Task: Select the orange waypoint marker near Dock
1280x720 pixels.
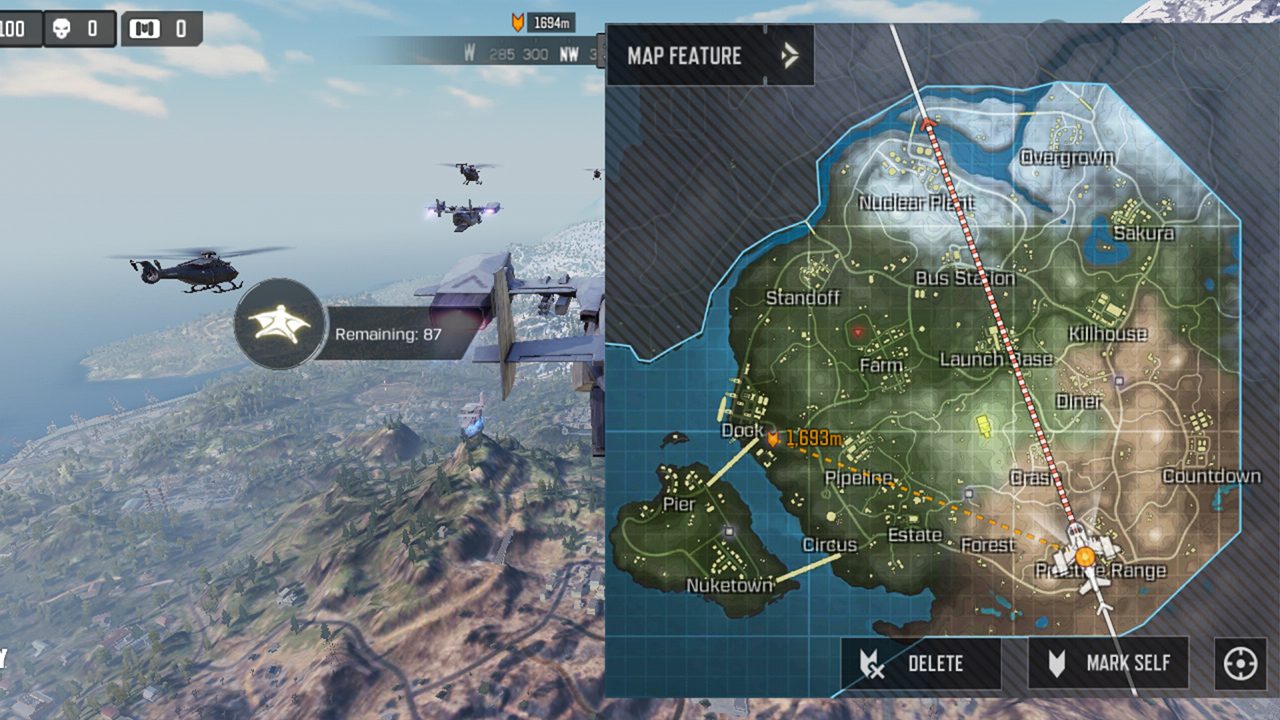Action: point(772,437)
